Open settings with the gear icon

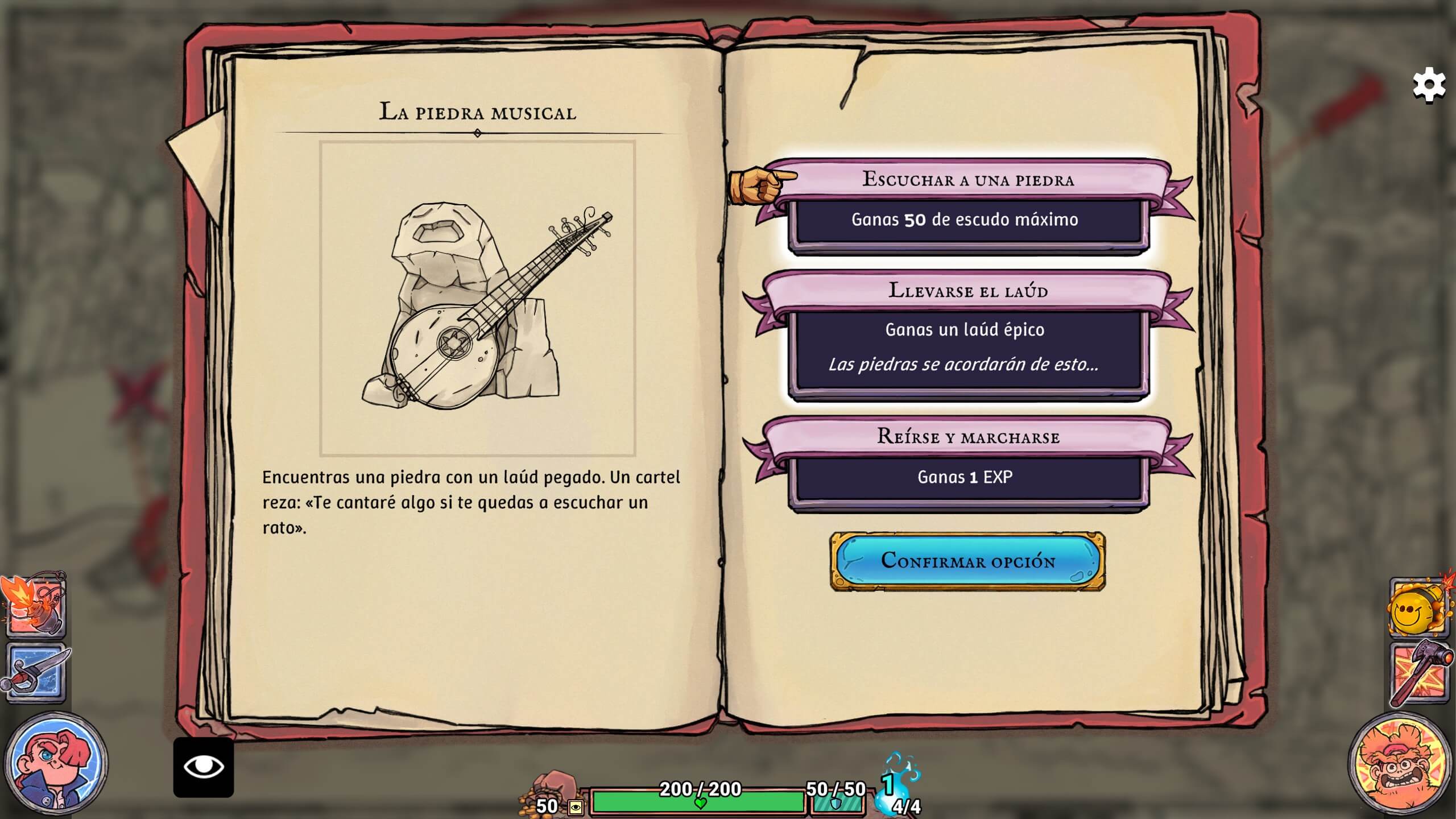(x=1429, y=85)
